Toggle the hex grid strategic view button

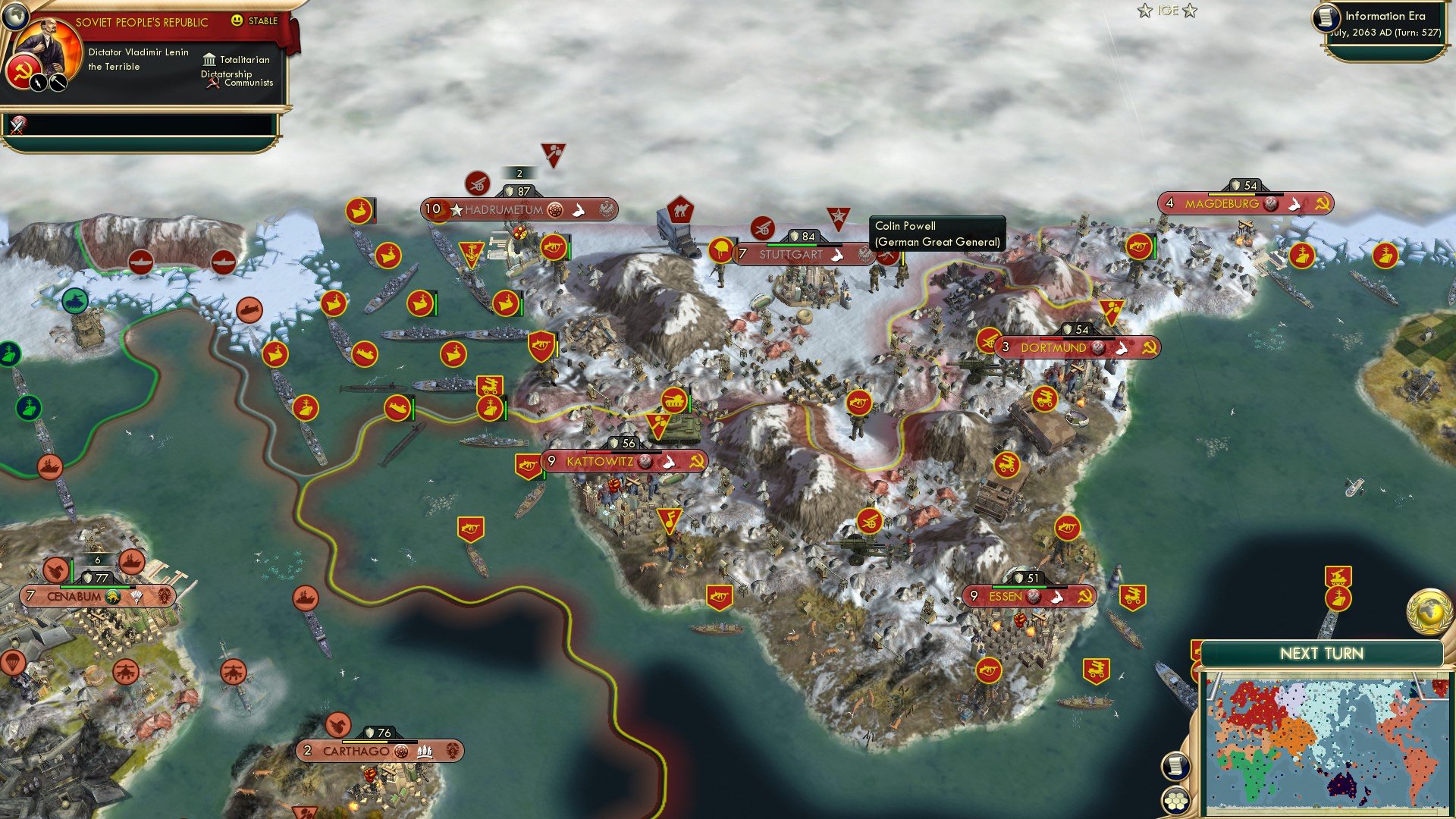click(x=1175, y=801)
